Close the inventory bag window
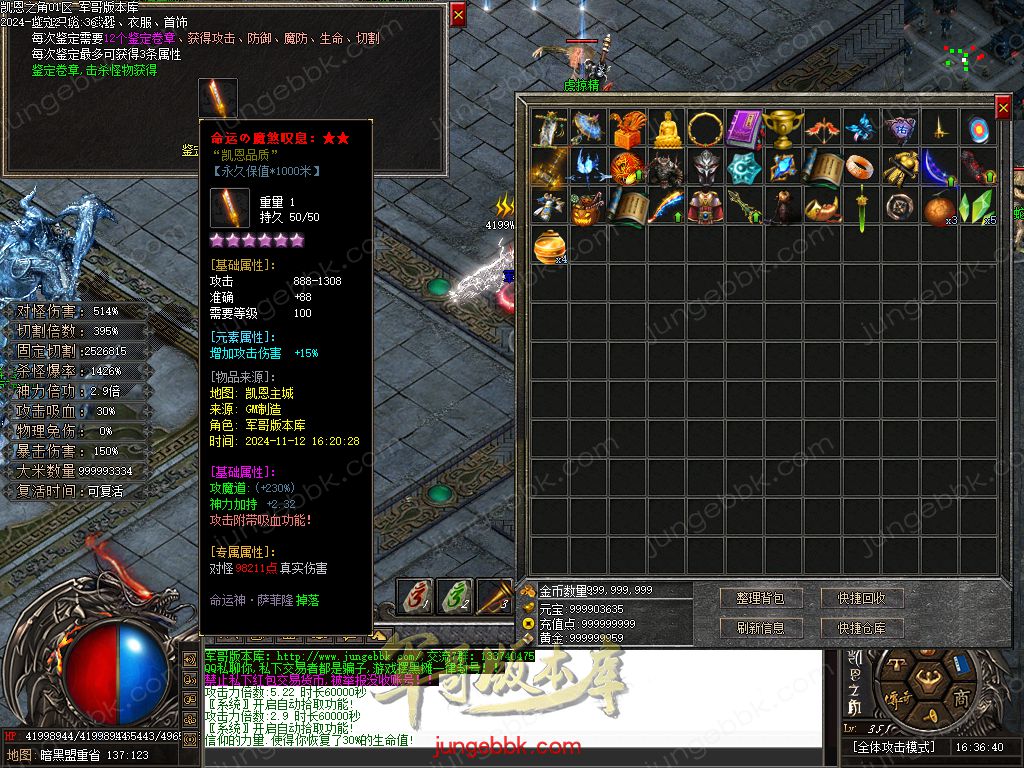This screenshot has height=768, width=1024. (1003, 106)
